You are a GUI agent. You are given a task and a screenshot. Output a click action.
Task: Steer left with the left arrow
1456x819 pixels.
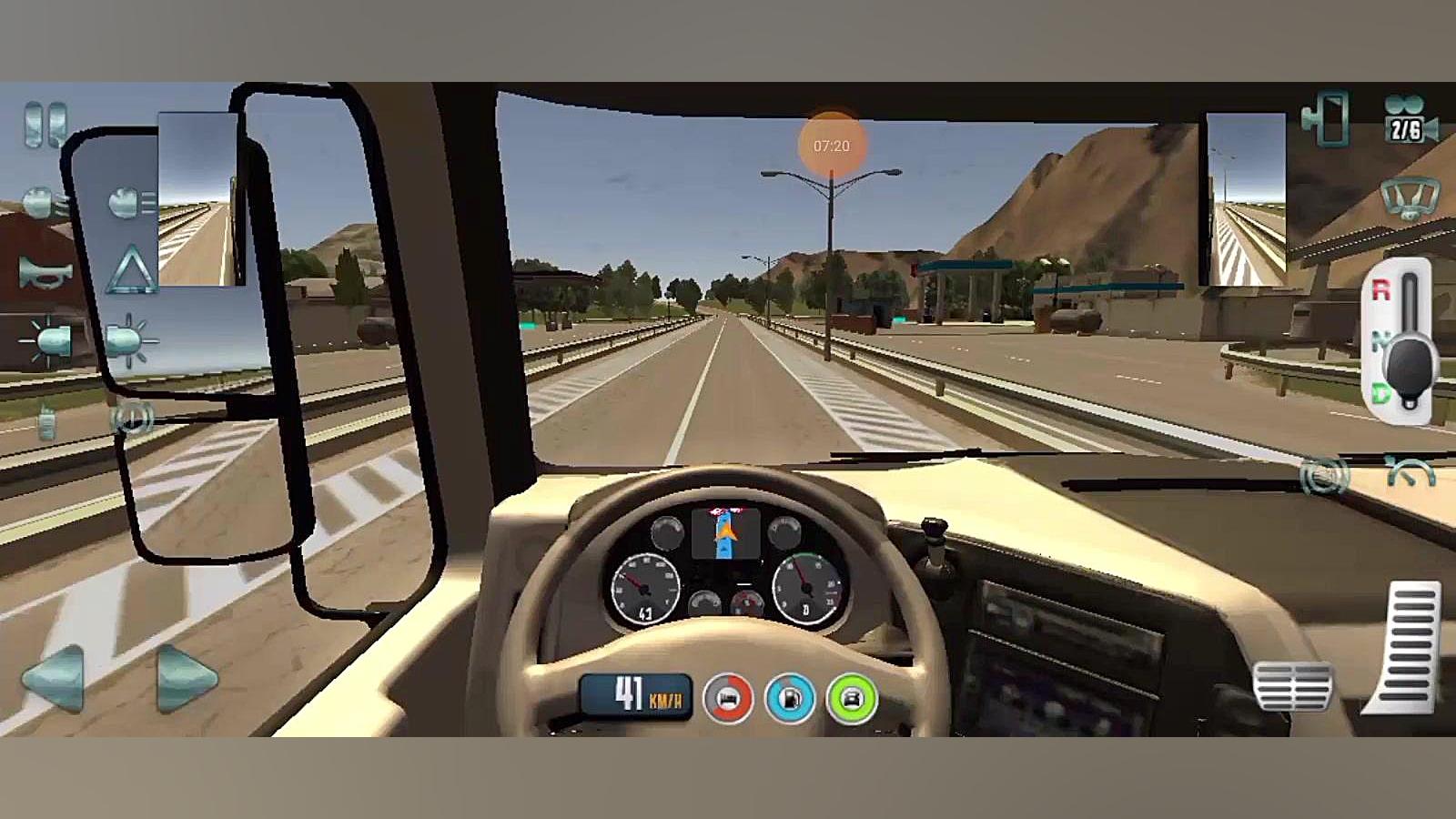(x=54, y=678)
